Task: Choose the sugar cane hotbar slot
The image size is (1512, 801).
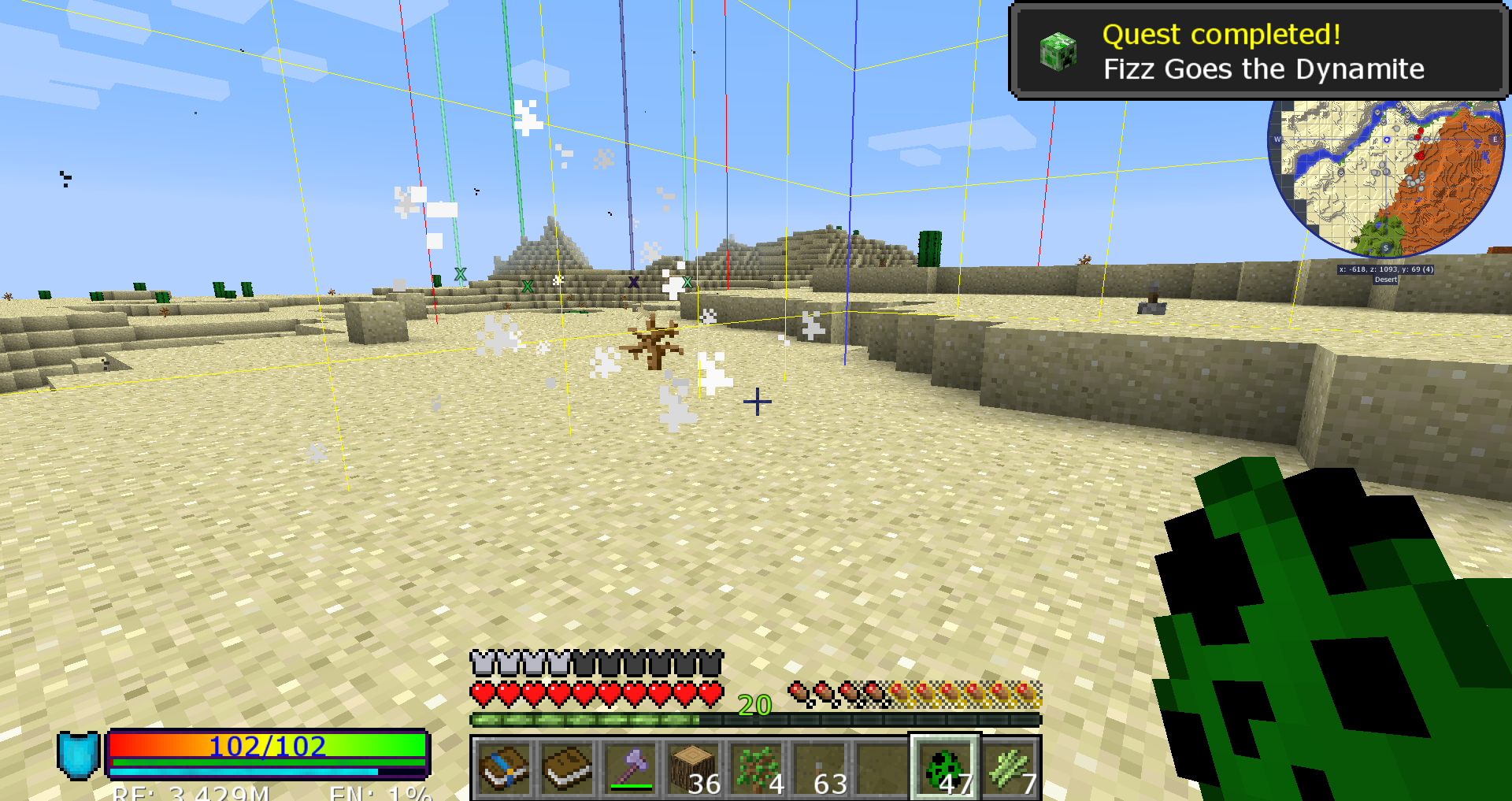Action: coord(1010,768)
